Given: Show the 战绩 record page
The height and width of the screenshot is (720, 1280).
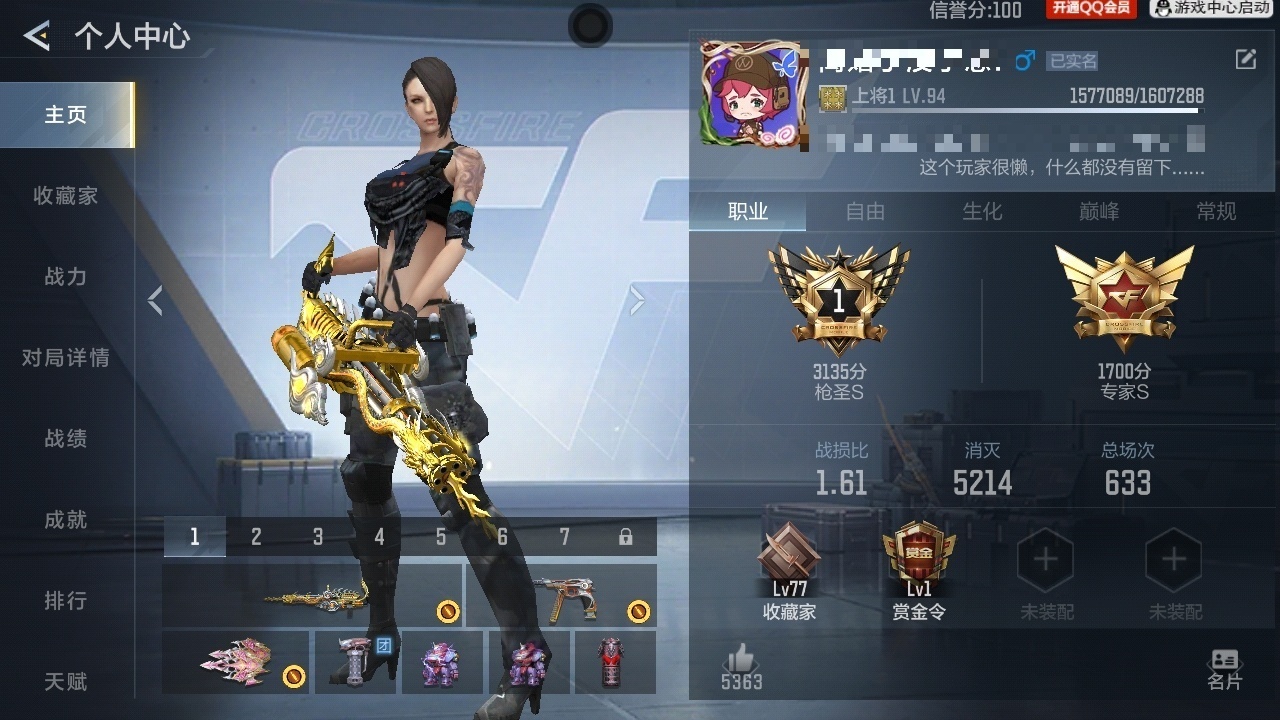Looking at the screenshot, I should coord(66,439).
